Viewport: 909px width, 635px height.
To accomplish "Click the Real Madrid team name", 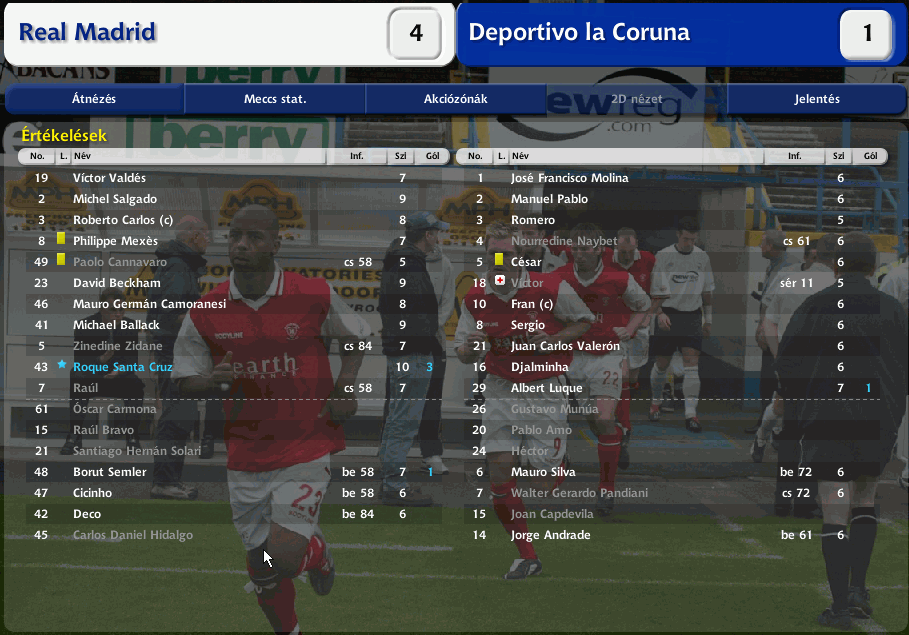I will [x=88, y=32].
